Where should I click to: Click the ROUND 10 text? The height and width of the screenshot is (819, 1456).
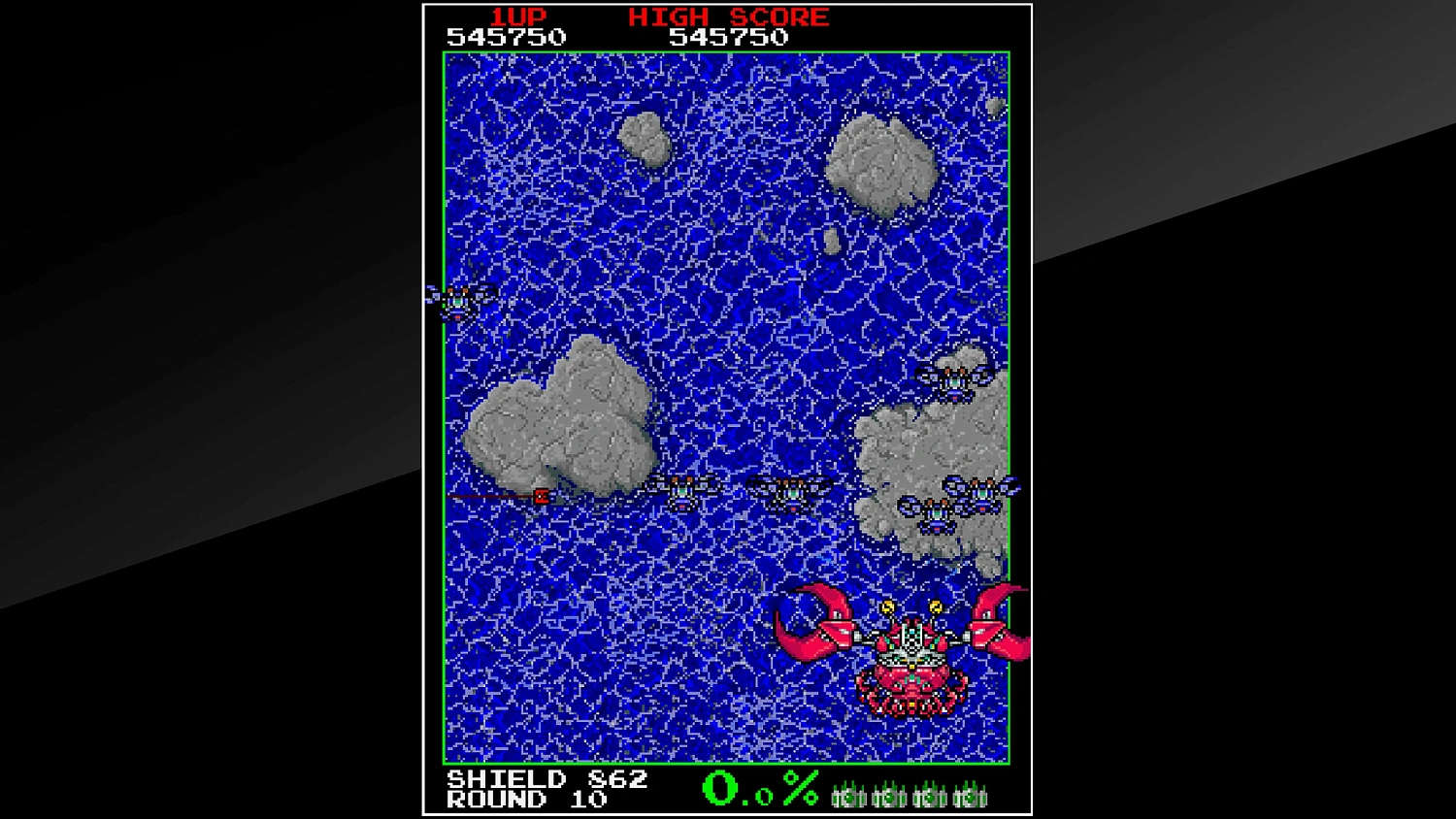pos(524,800)
